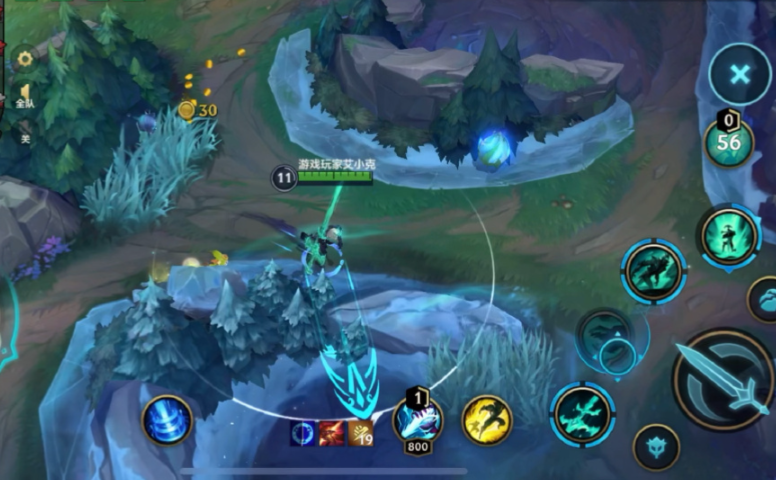Tap the X cancel-cast button
This screenshot has width=776, height=480.
click(739, 74)
